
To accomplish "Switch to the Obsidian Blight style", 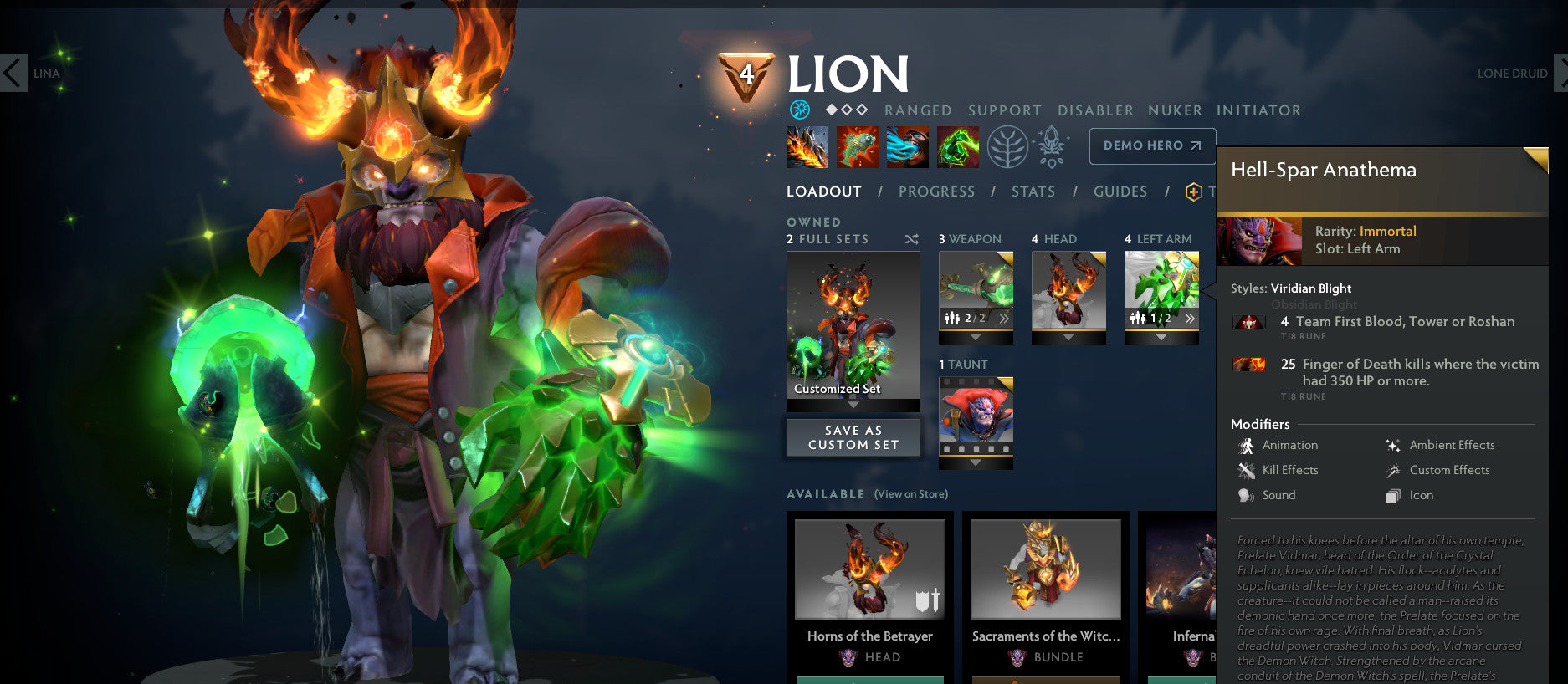I will (x=1315, y=304).
